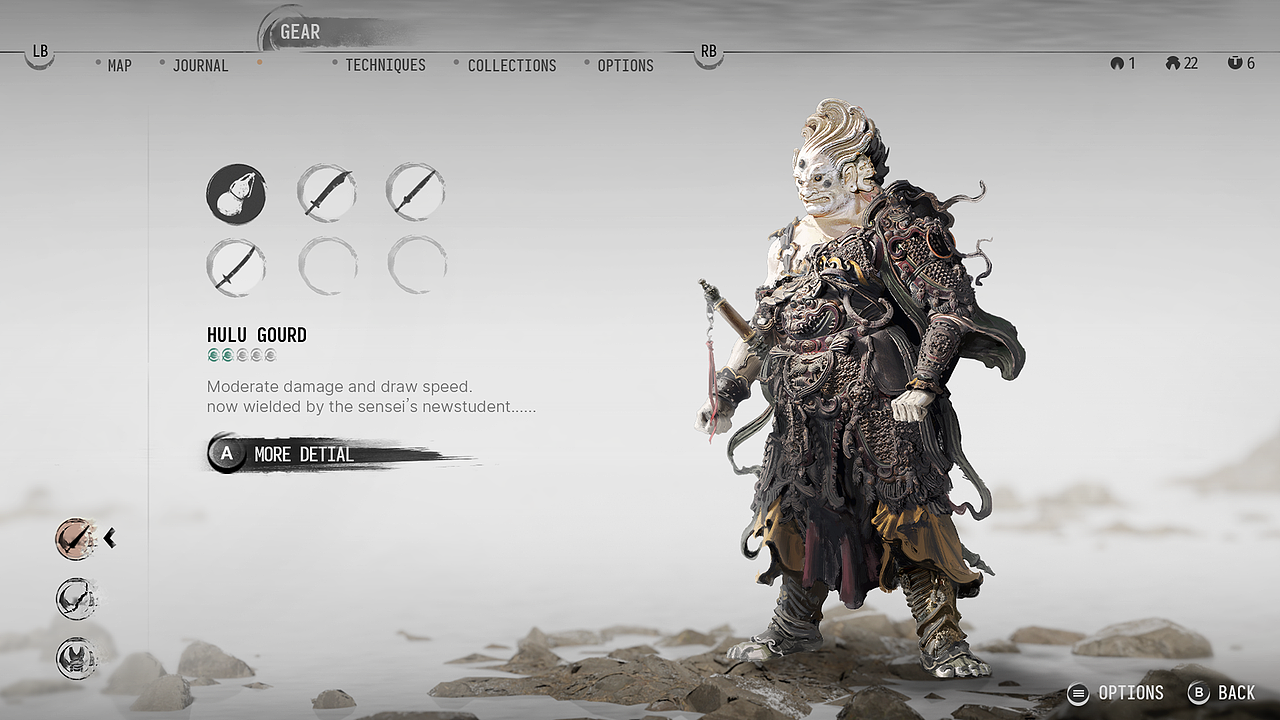This screenshot has height=720, width=1280.
Task: Switch to the armor gear category
Action: pyautogui.click(x=75, y=658)
